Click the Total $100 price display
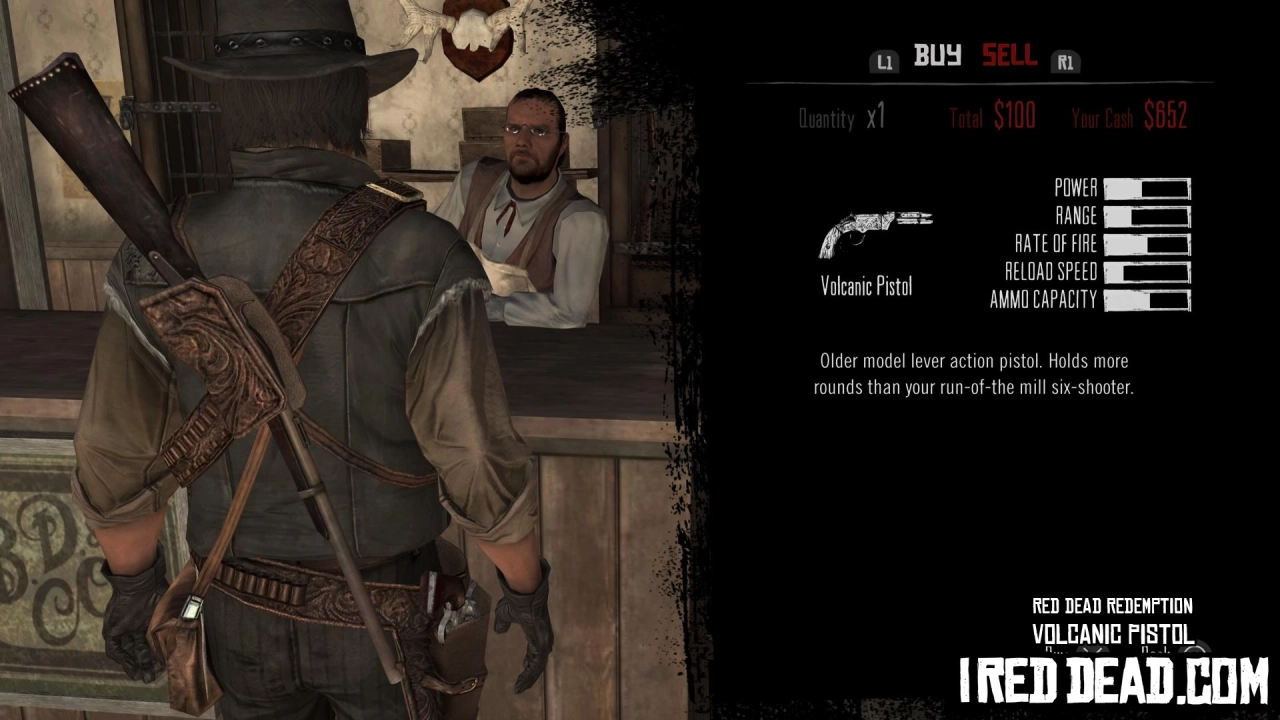 992,117
